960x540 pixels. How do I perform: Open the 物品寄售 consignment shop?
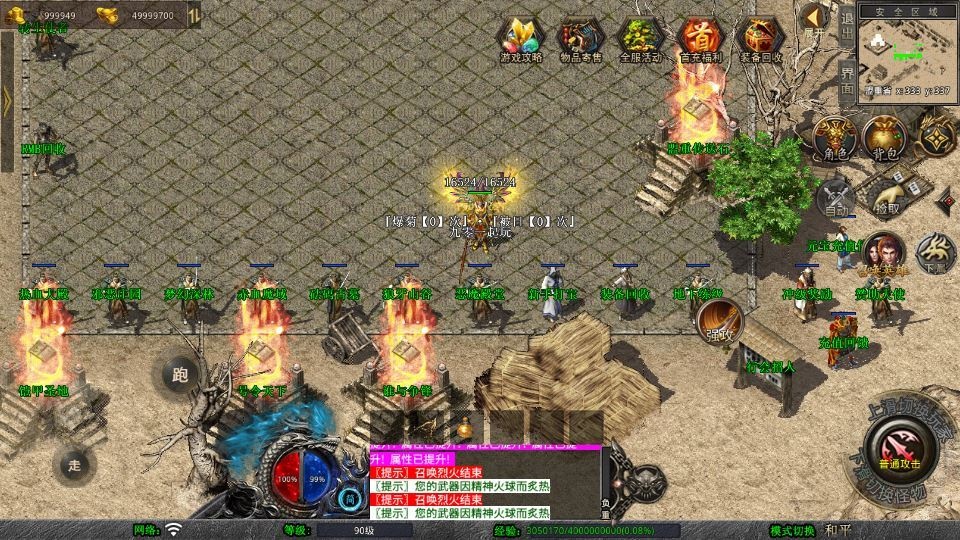coord(581,39)
